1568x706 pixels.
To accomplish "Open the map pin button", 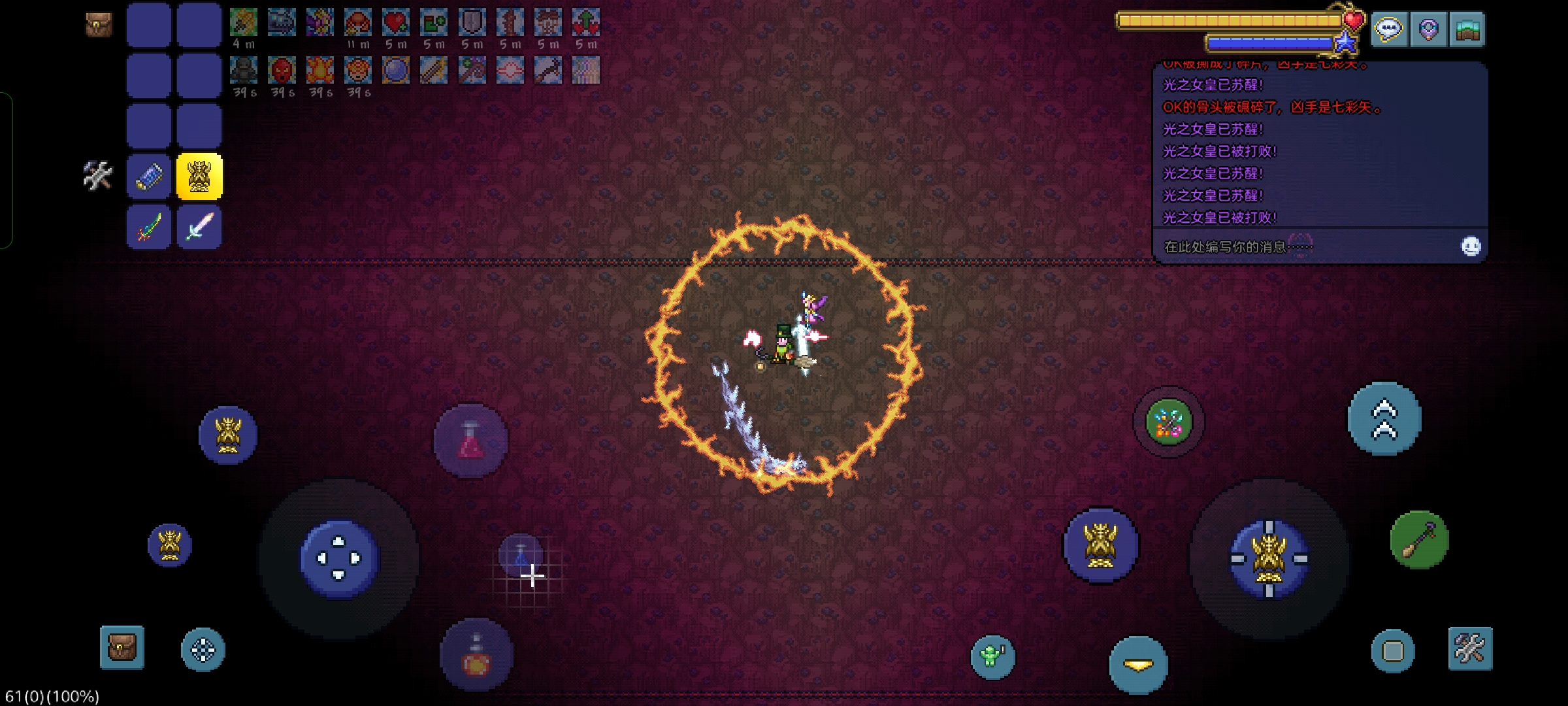I will pos(1428,29).
